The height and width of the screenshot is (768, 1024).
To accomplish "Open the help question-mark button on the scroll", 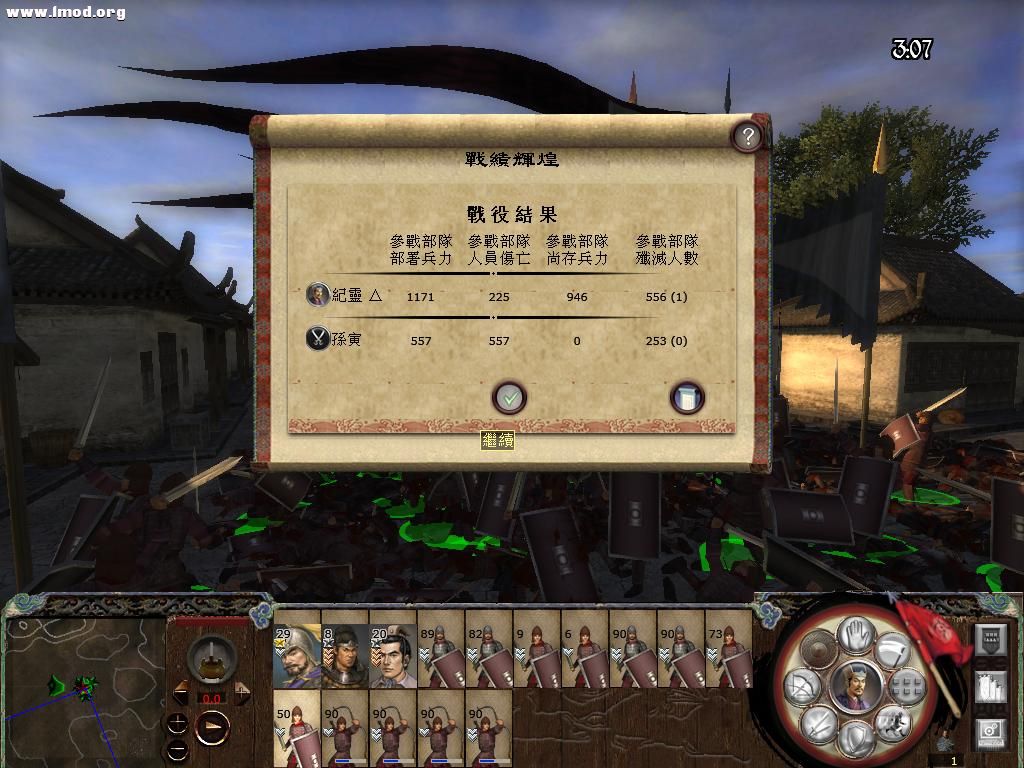I will pos(746,136).
